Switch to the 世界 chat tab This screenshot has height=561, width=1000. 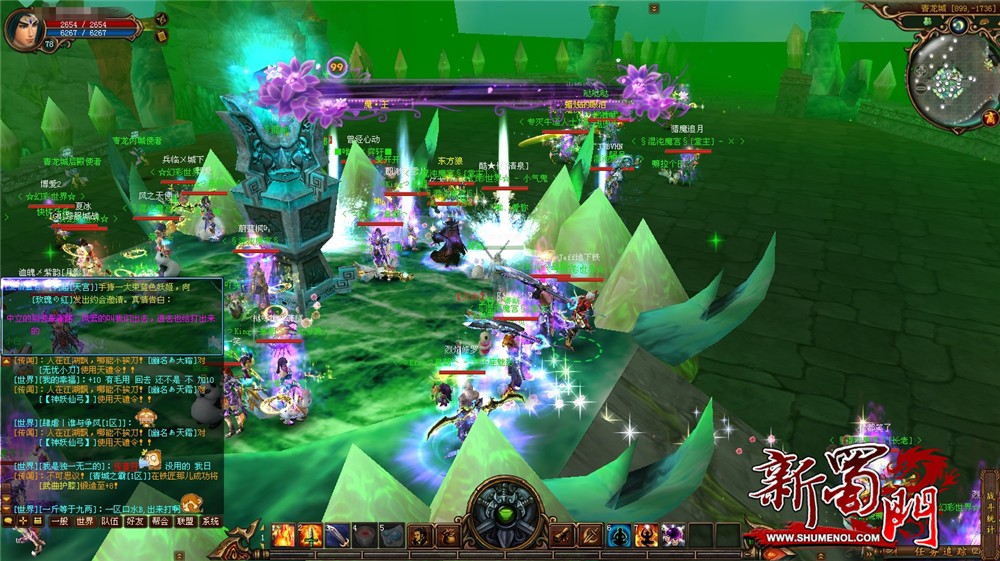click(x=86, y=521)
